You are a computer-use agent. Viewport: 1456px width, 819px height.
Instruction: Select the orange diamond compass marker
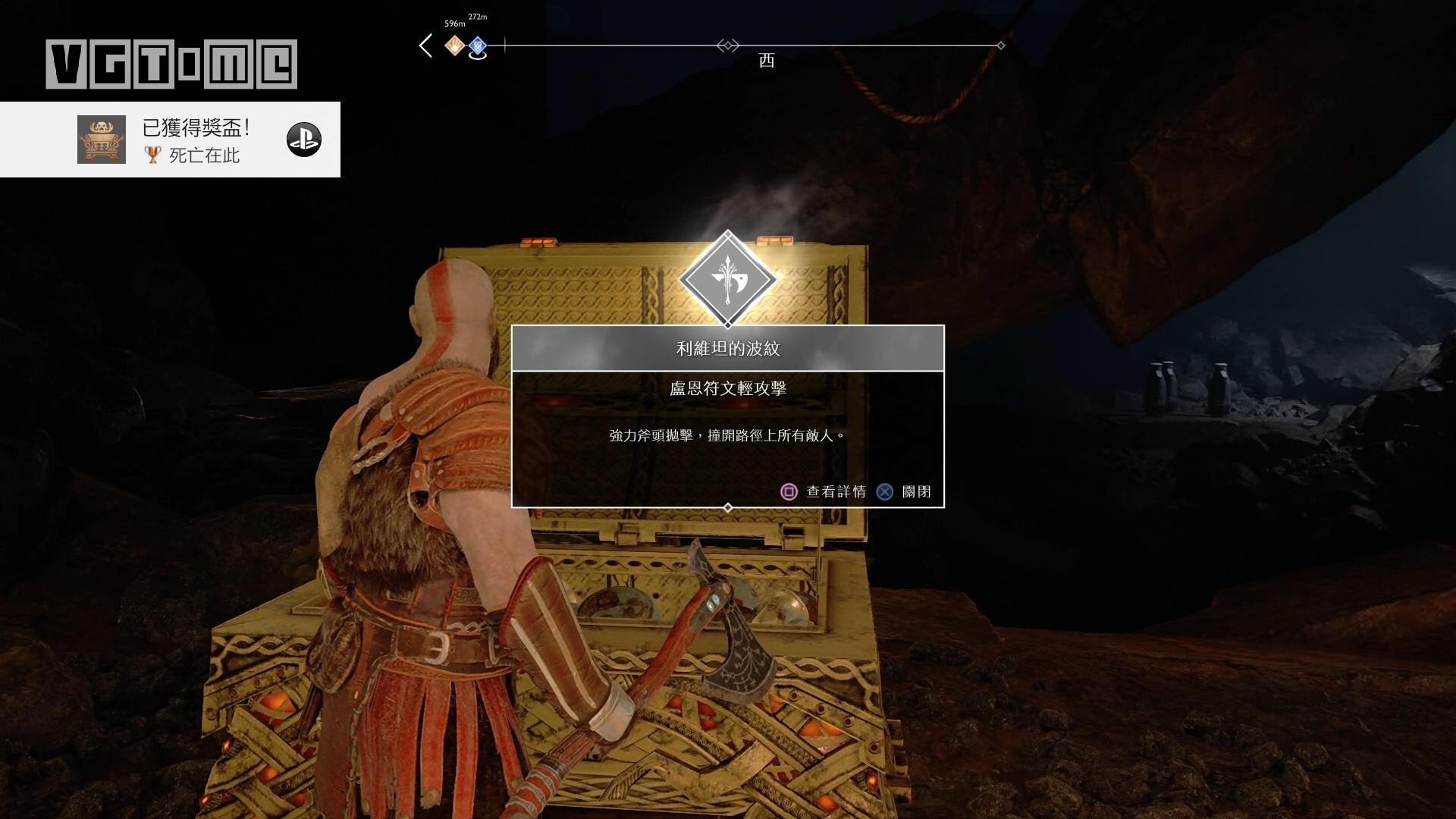tap(454, 45)
